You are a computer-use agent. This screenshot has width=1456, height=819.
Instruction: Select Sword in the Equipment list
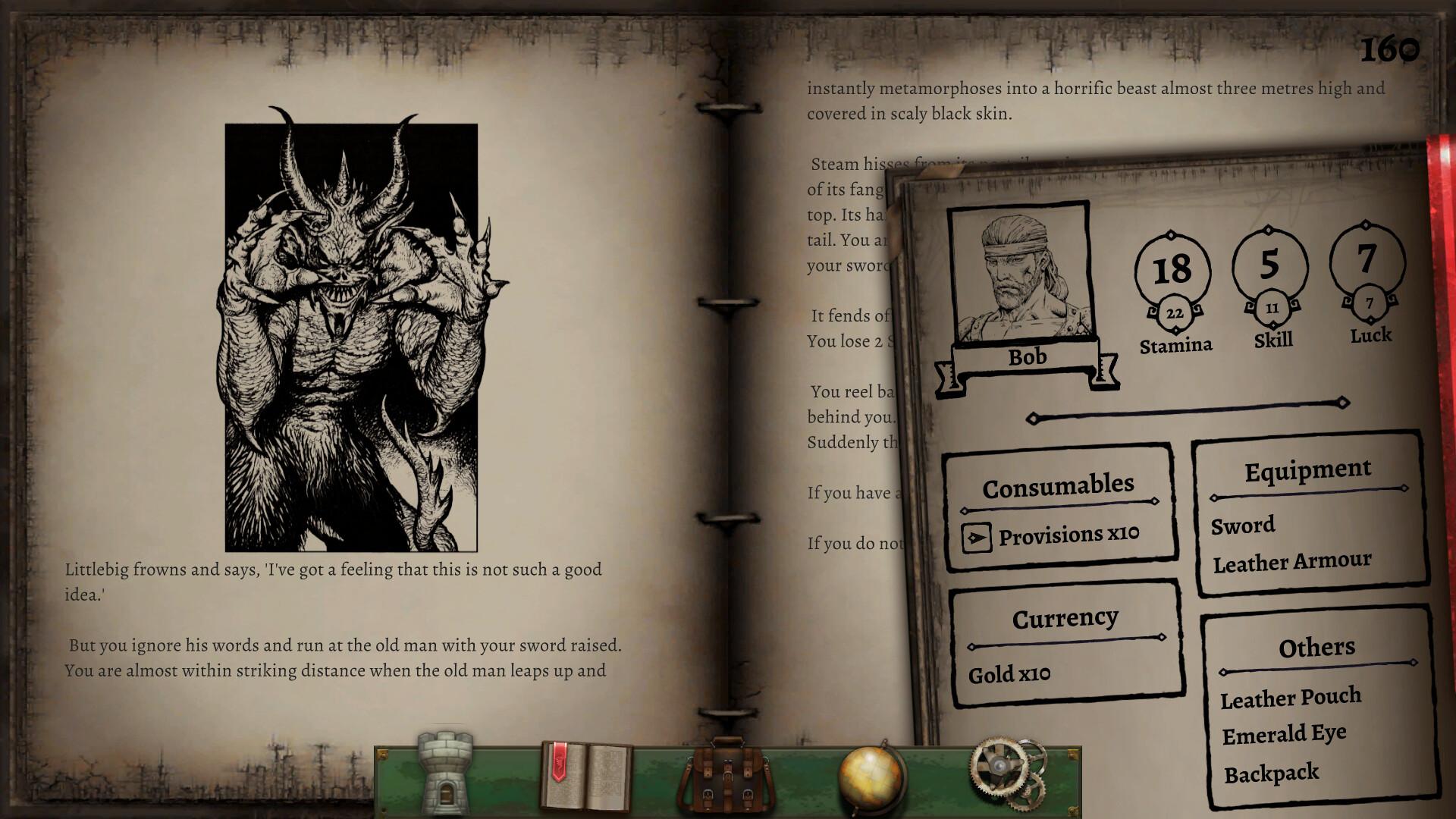tap(1242, 526)
